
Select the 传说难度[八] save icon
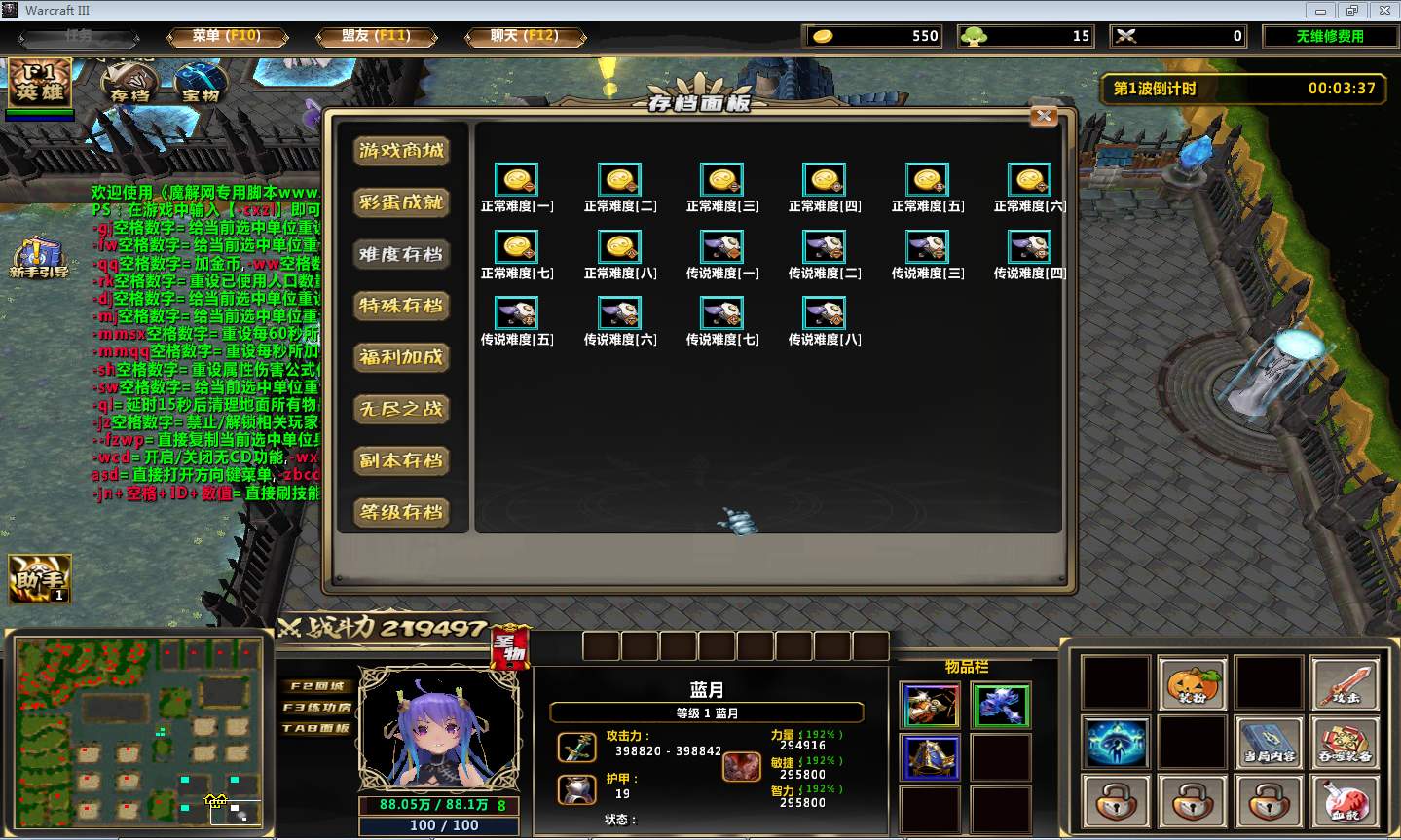[824, 313]
